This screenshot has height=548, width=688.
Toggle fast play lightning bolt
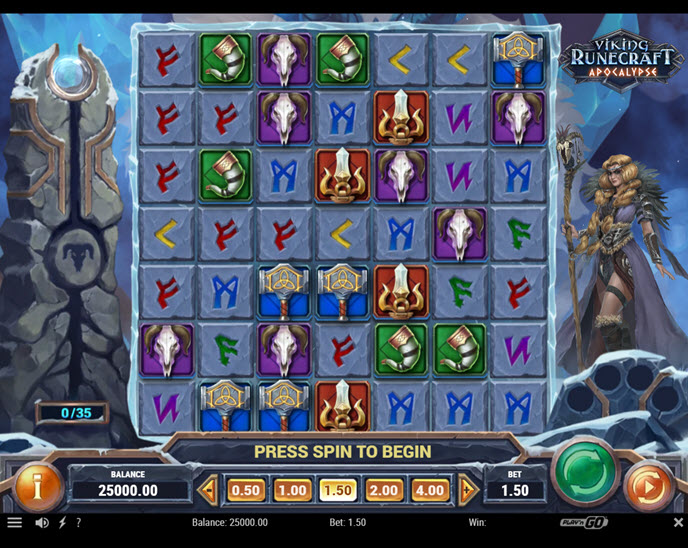tap(63, 522)
